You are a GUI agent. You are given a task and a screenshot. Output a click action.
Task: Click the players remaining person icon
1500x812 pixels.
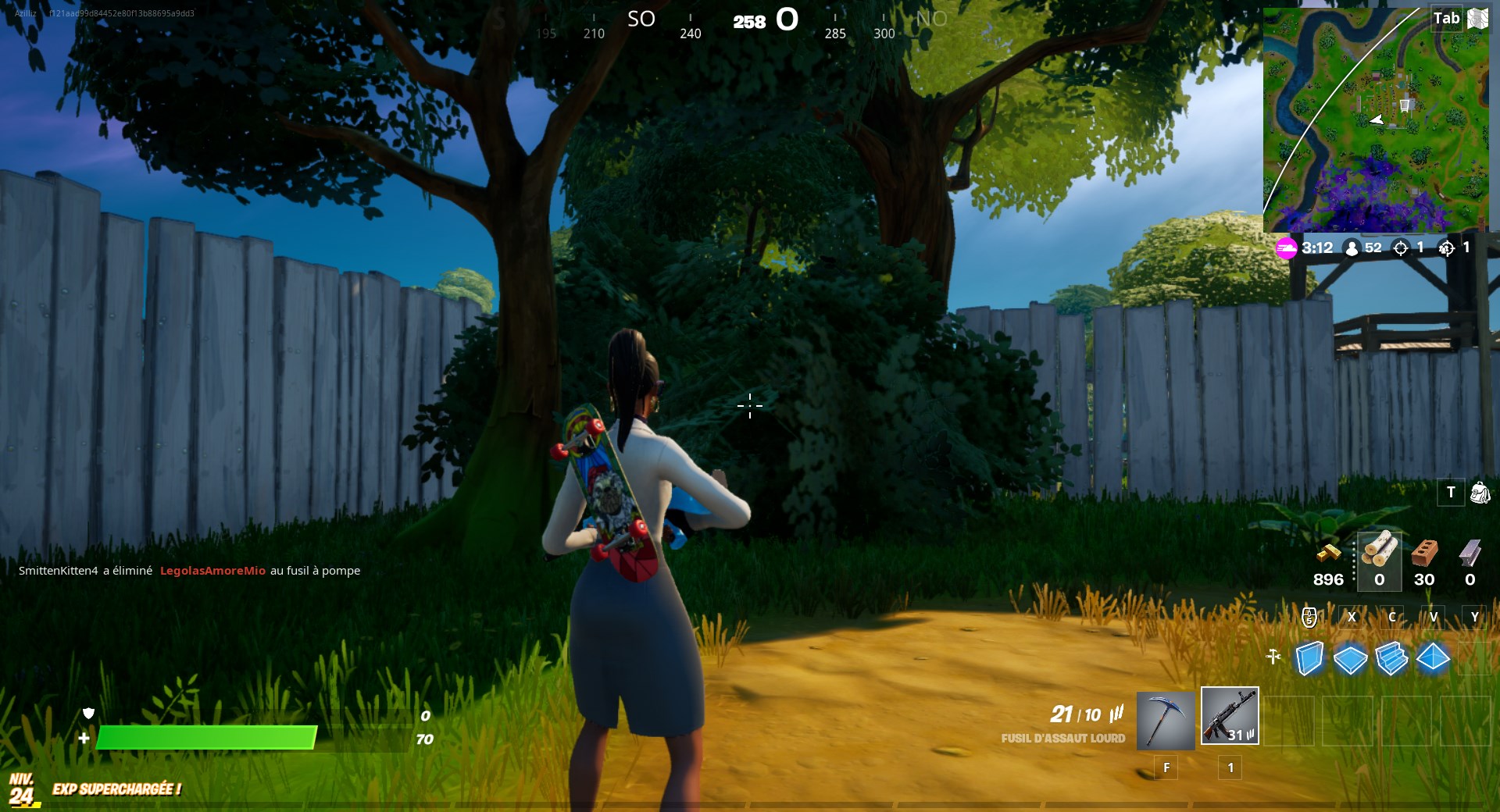click(1351, 248)
